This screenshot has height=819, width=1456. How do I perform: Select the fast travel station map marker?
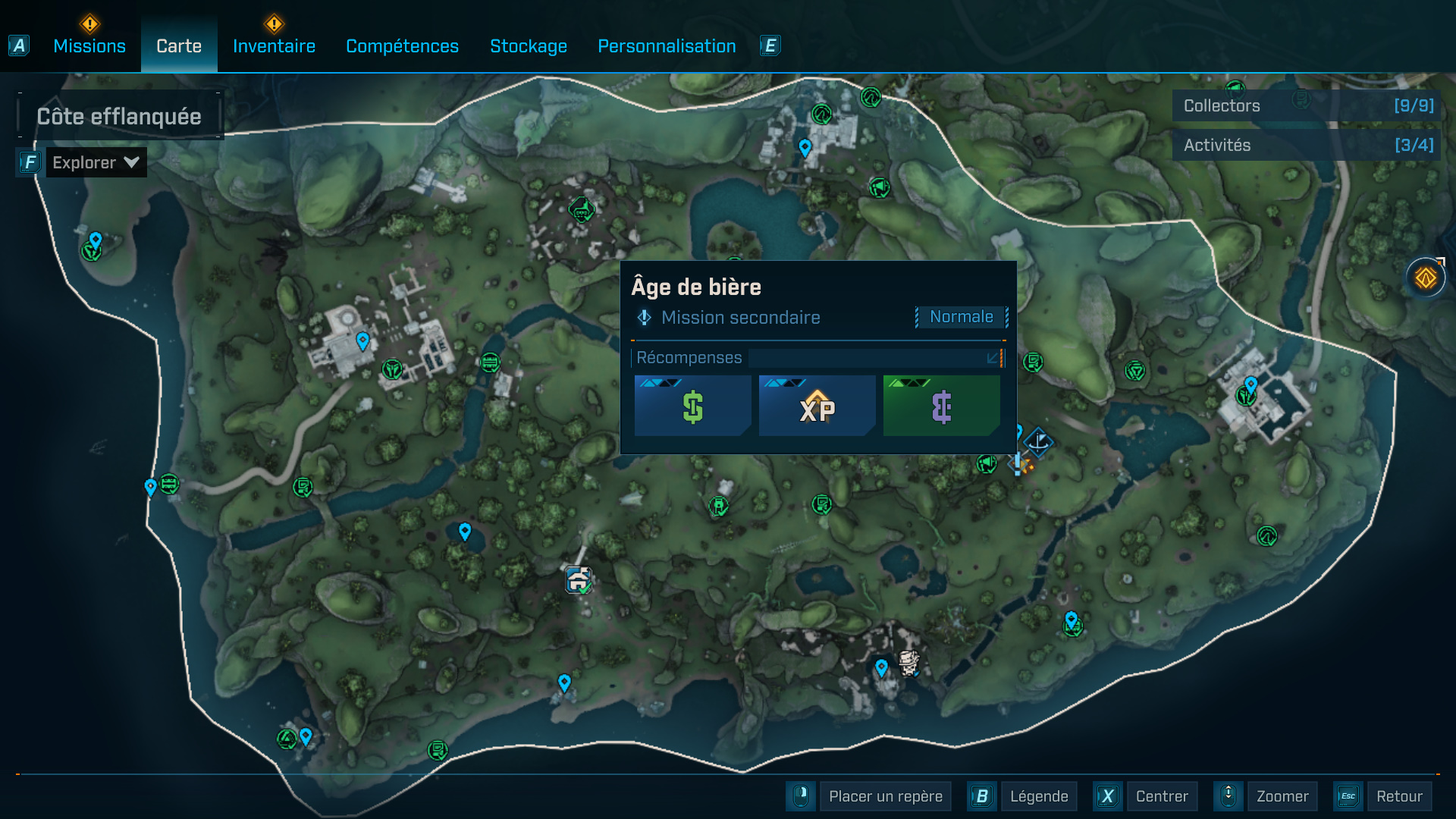tap(579, 580)
